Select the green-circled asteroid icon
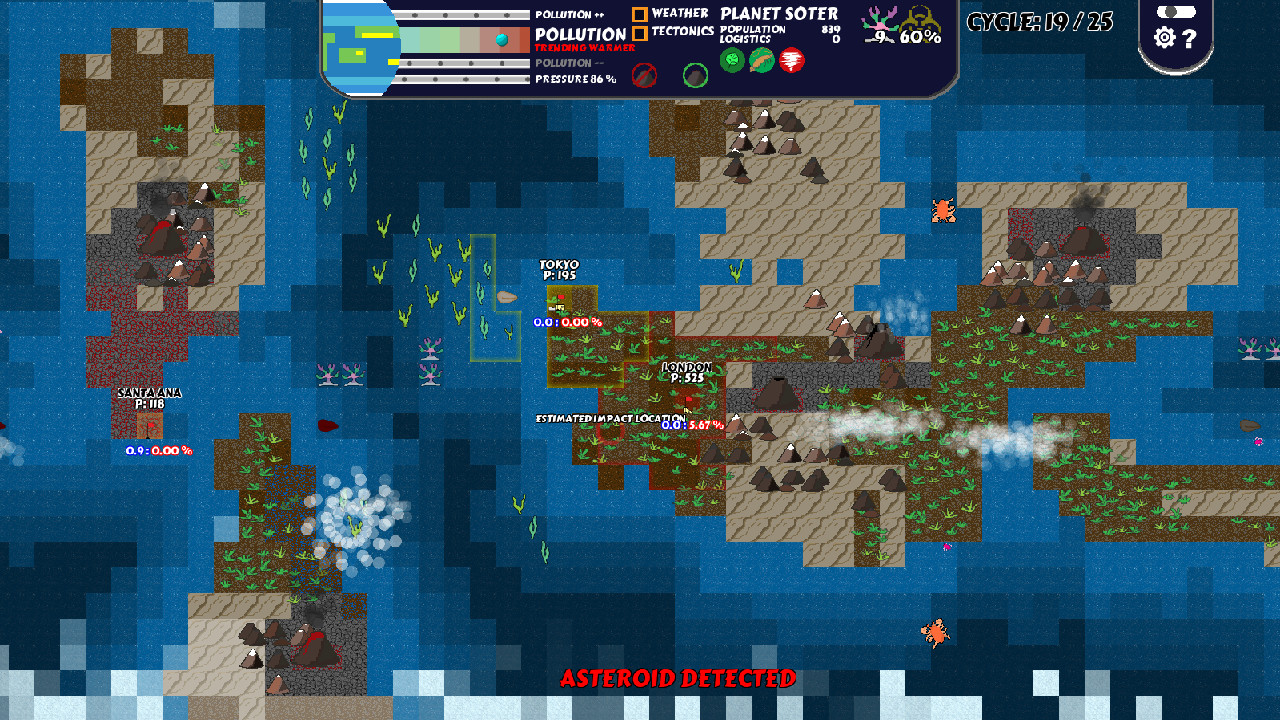Image resolution: width=1280 pixels, height=720 pixels. [695, 77]
